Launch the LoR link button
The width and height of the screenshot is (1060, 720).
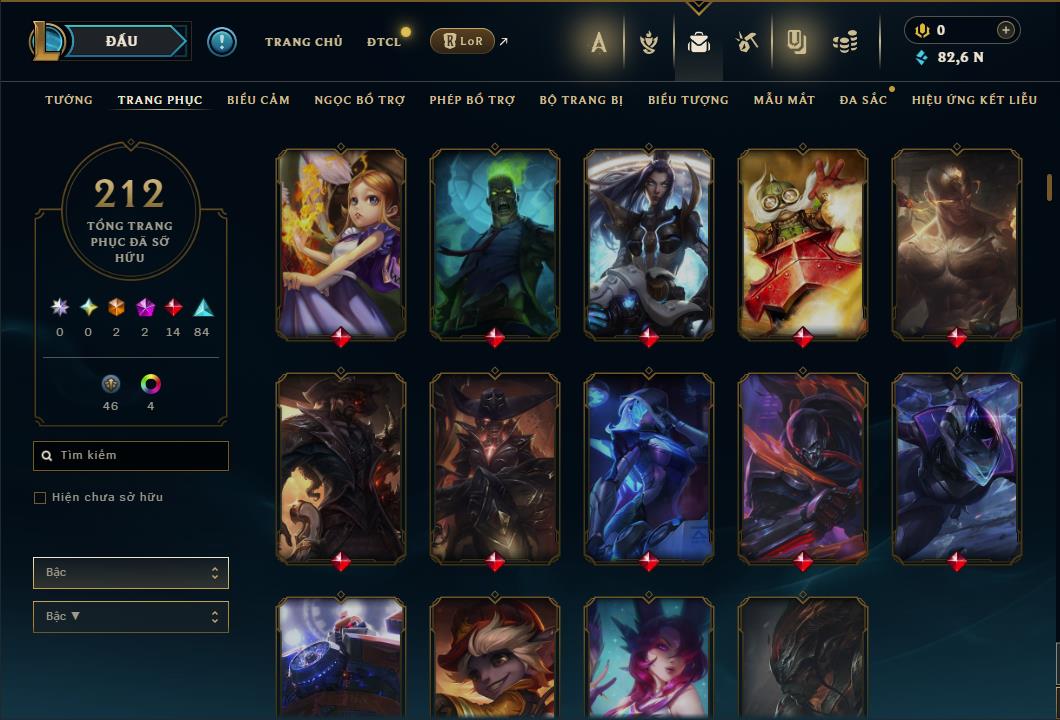coord(464,41)
